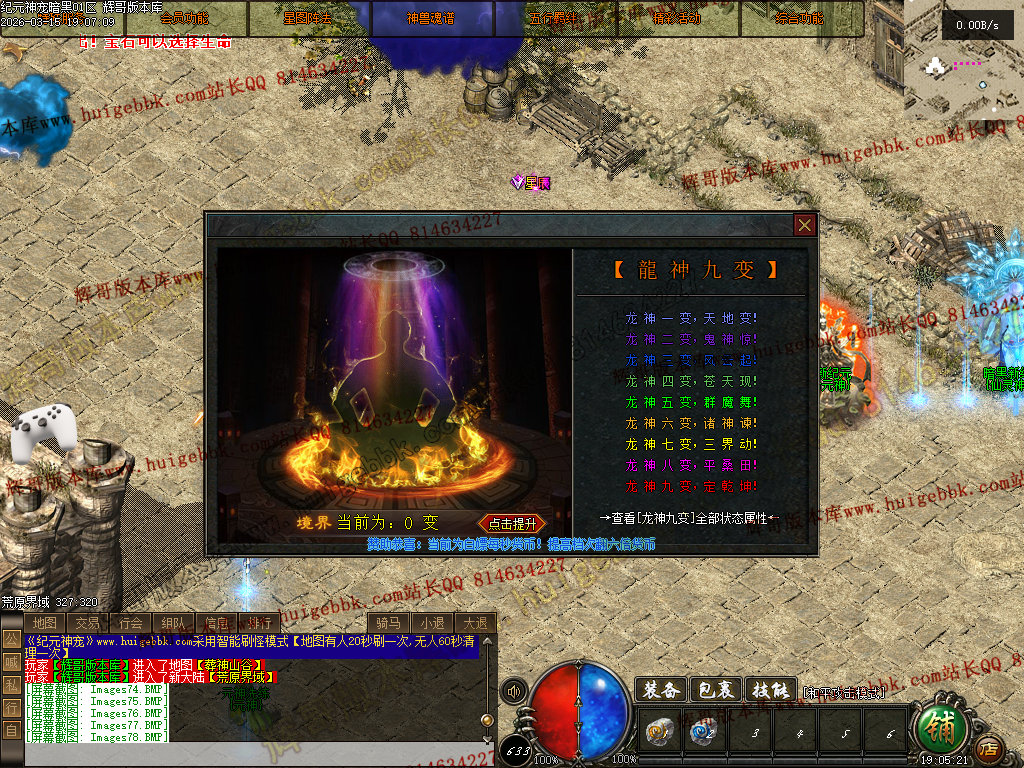Image resolution: width=1024 pixels, height=768 pixels.
Task: Toggle the sound speaker icon
Action: point(515,691)
